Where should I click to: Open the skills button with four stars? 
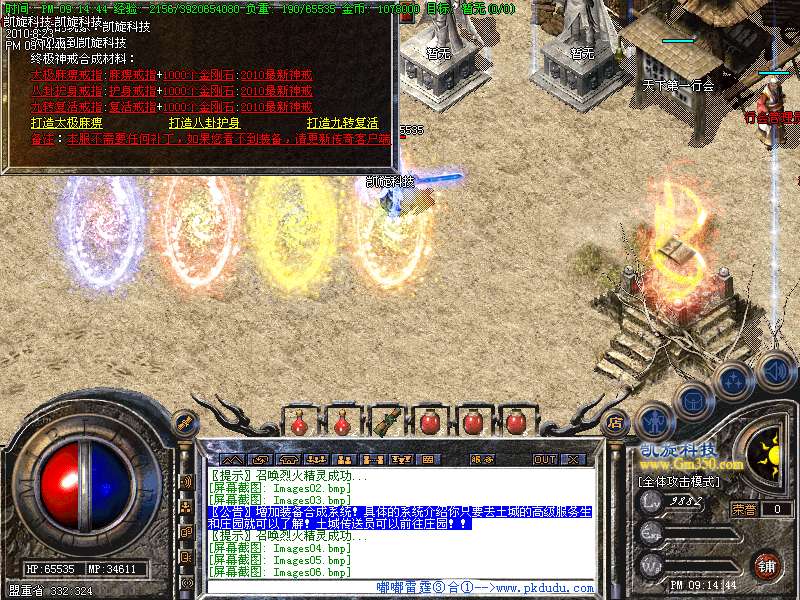tap(735, 380)
